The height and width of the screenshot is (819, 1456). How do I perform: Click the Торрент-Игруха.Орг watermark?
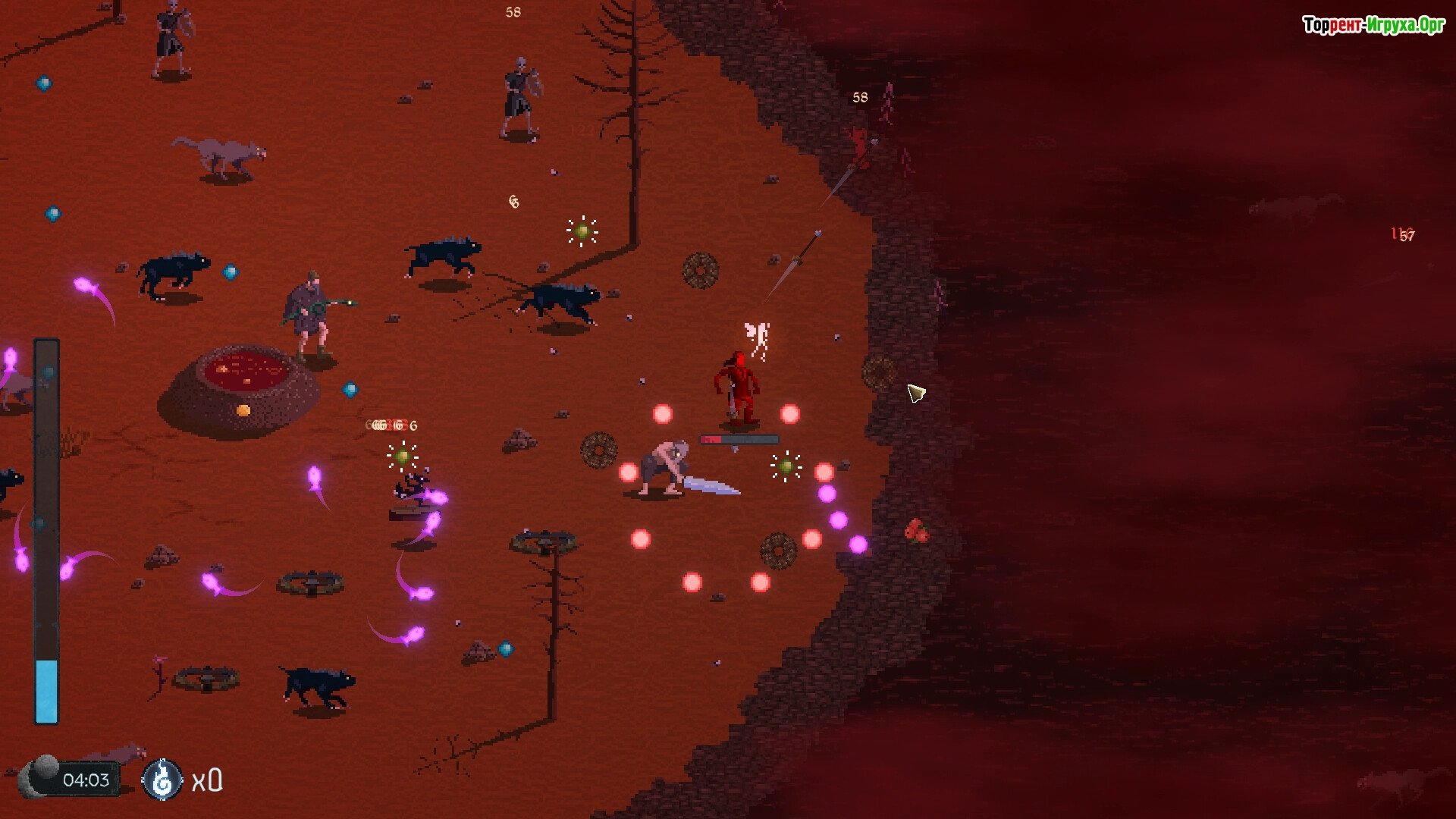pos(1373,25)
